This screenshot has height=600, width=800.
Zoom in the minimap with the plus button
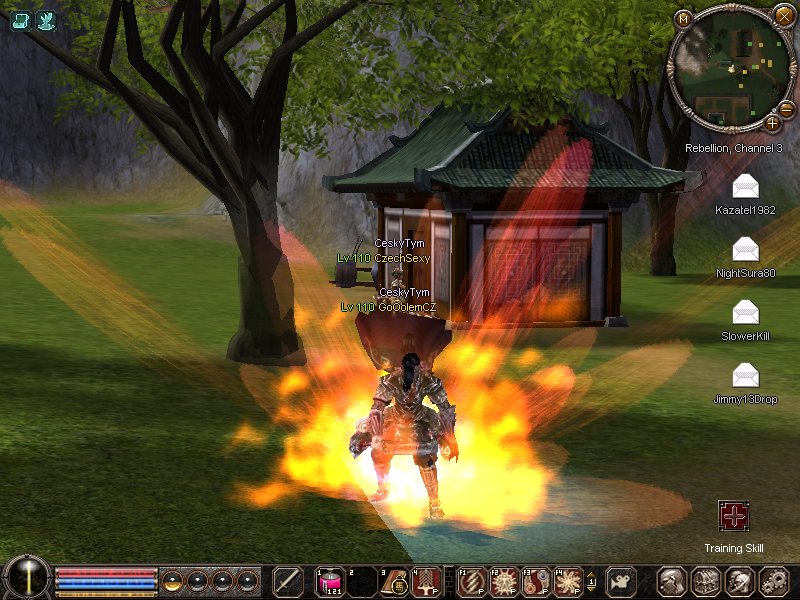pos(772,123)
